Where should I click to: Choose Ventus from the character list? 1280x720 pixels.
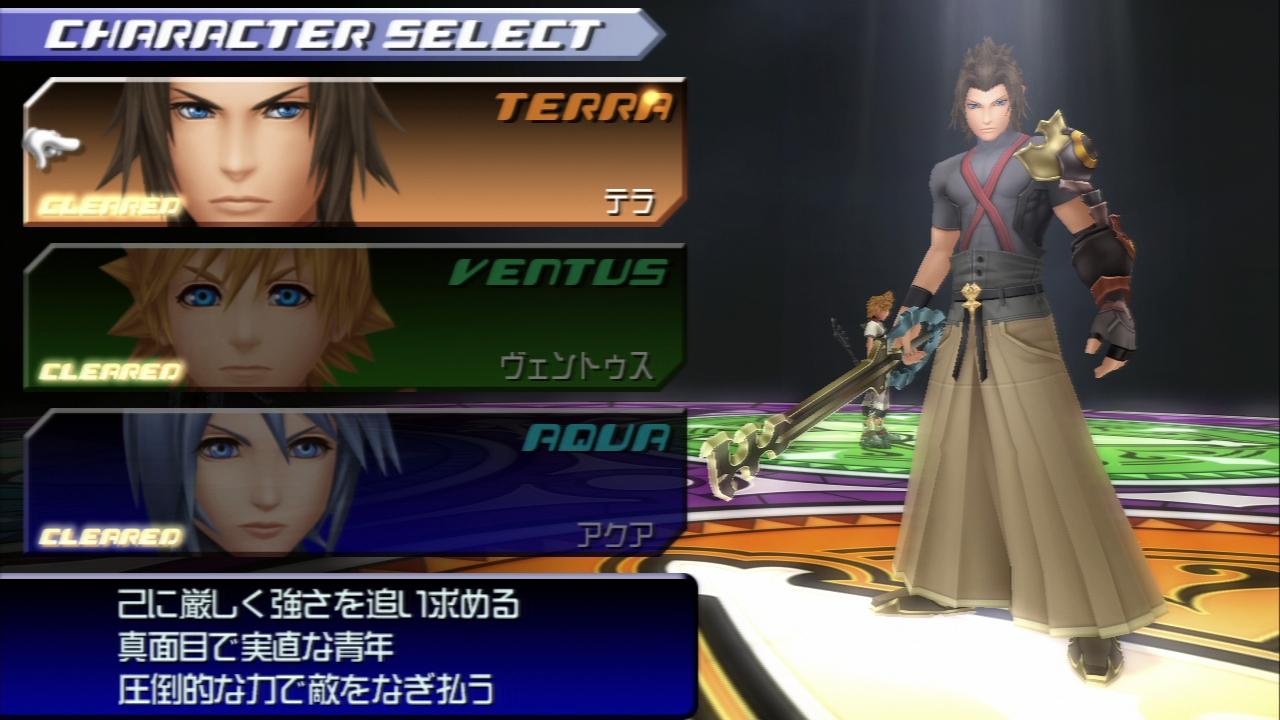[x=355, y=317]
